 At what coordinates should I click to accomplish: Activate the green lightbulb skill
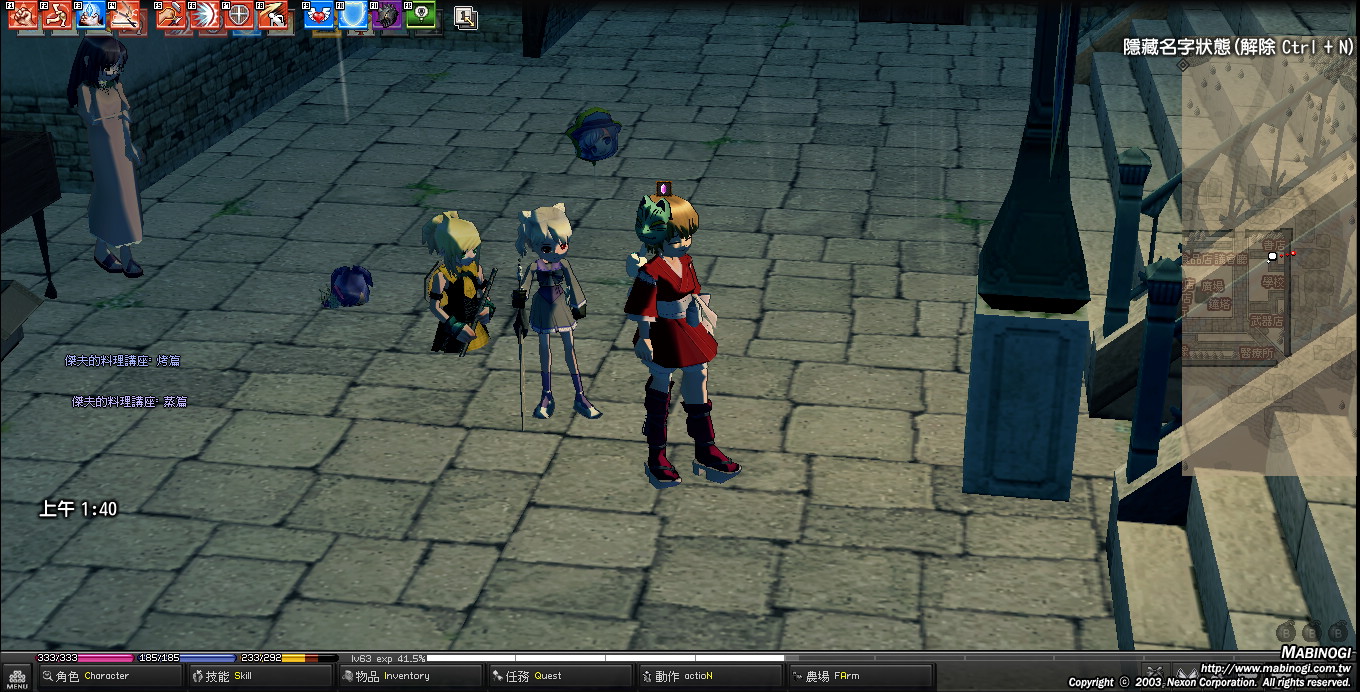[x=421, y=15]
